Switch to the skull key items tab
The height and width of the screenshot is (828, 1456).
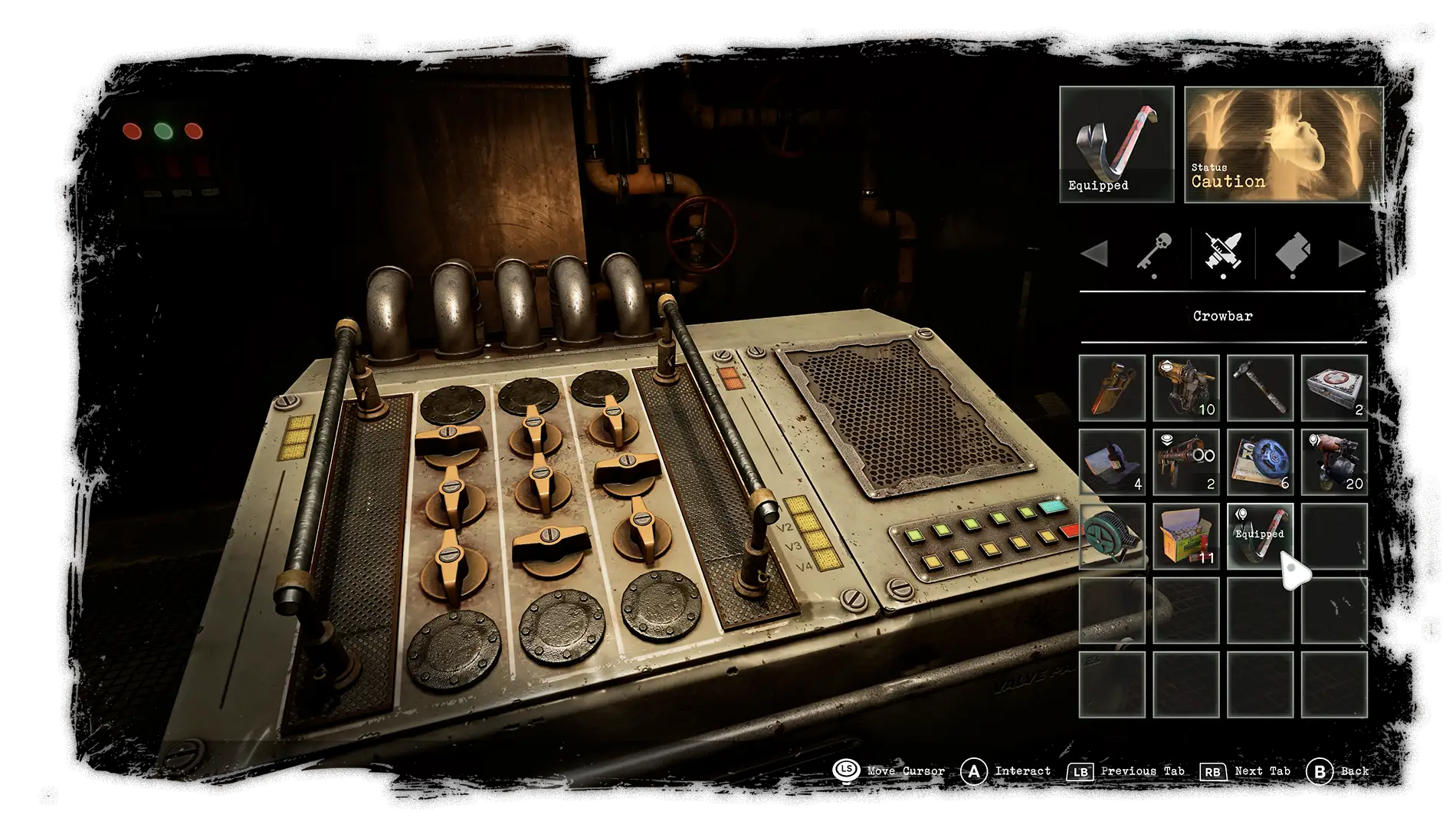(x=1154, y=252)
